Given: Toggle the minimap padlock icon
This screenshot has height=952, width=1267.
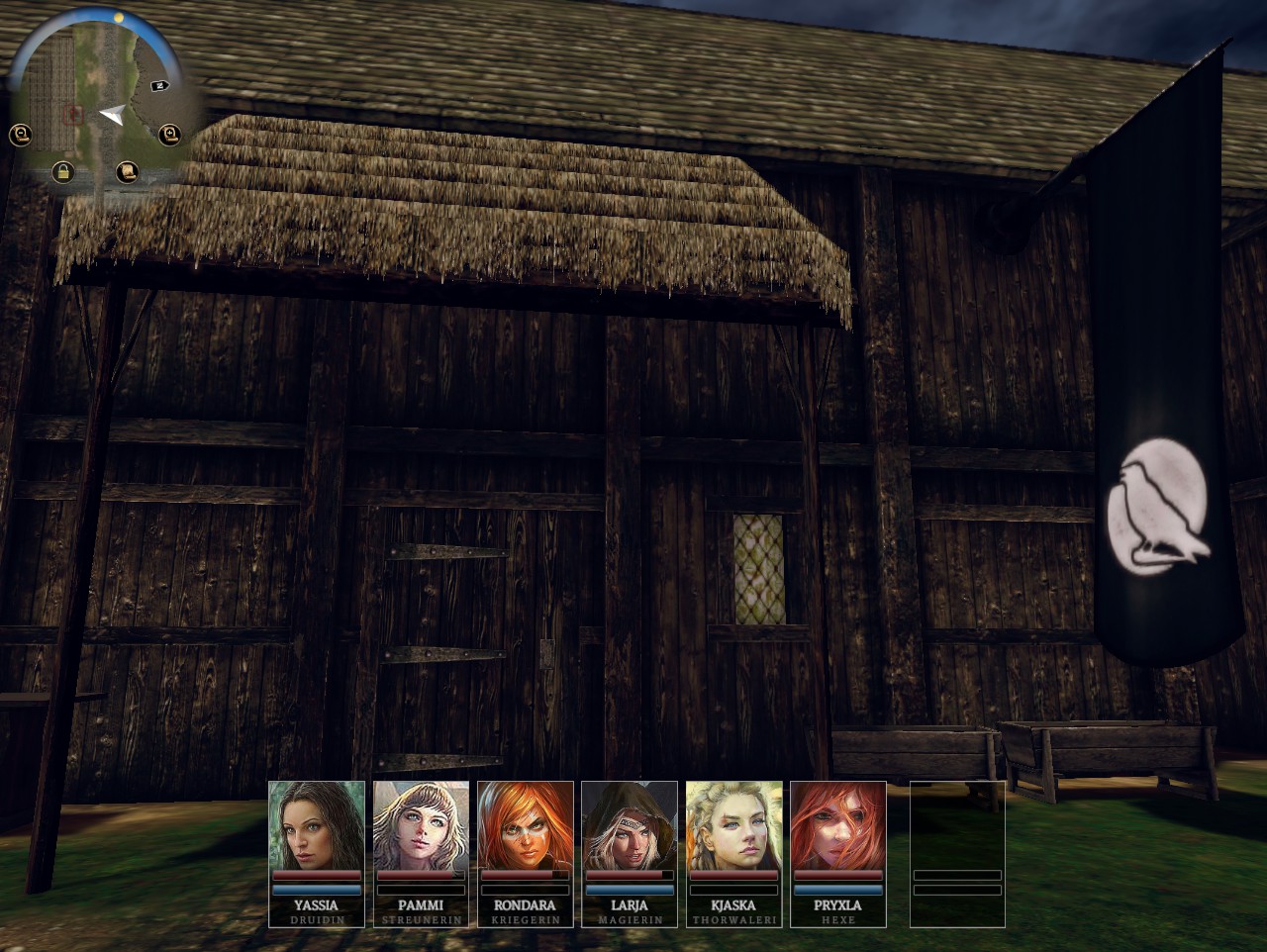Looking at the screenshot, I should pyautogui.click(x=63, y=172).
